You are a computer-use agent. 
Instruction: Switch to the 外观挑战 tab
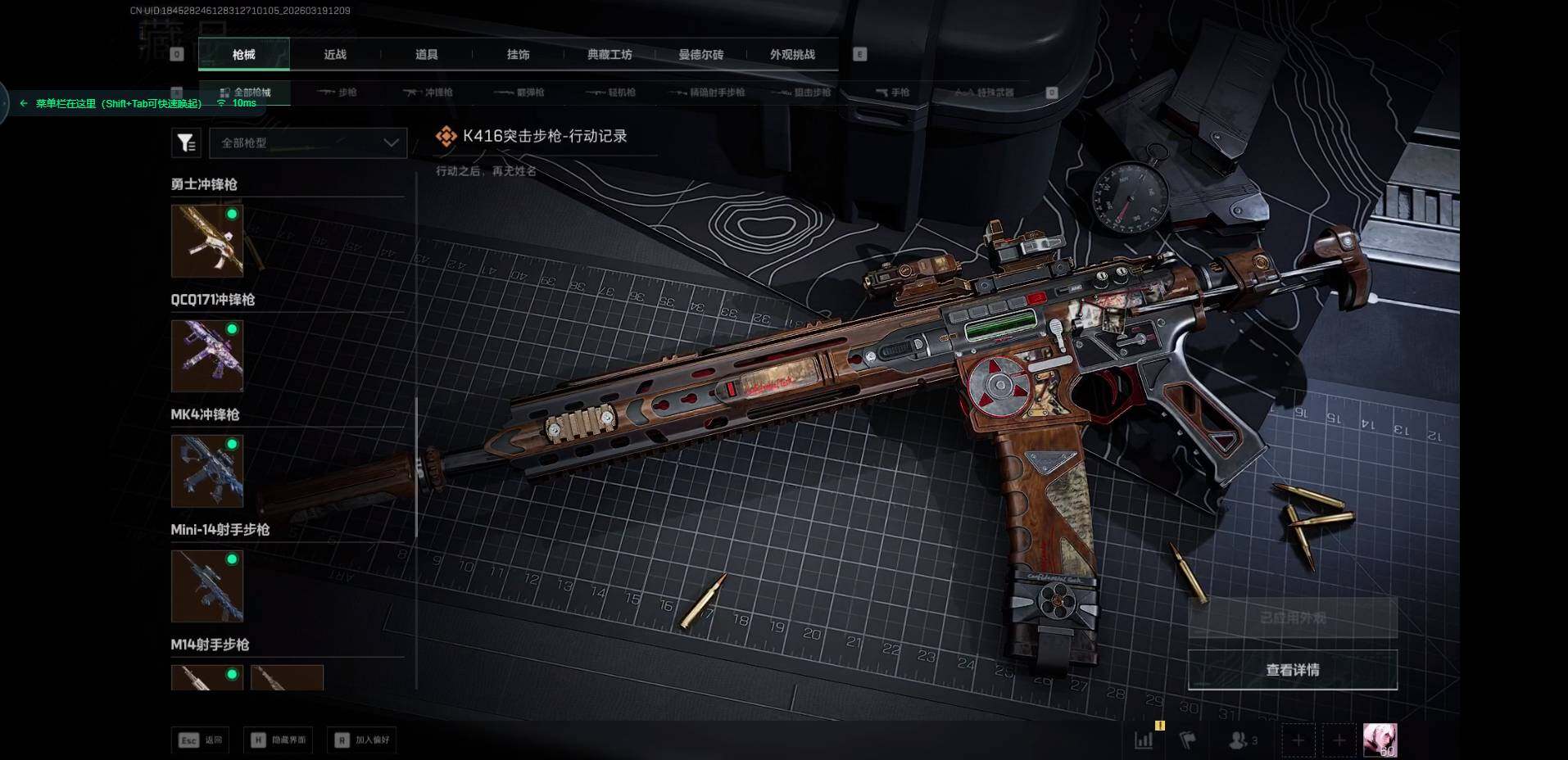(x=792, y=55)
